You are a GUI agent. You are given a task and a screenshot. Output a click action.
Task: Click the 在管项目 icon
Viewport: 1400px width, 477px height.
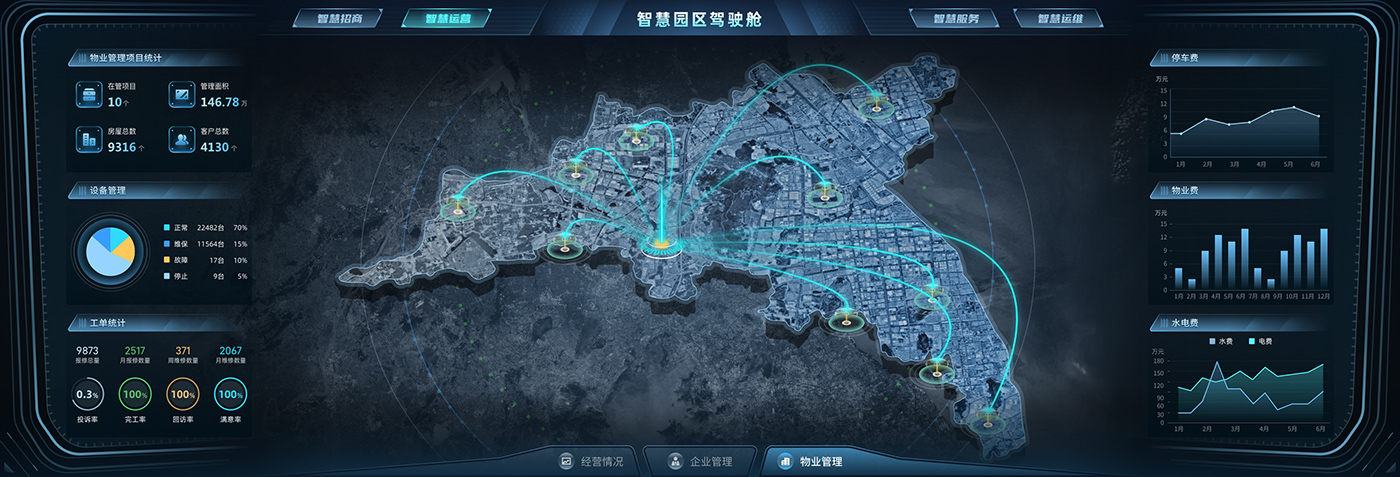pos(89,95)
